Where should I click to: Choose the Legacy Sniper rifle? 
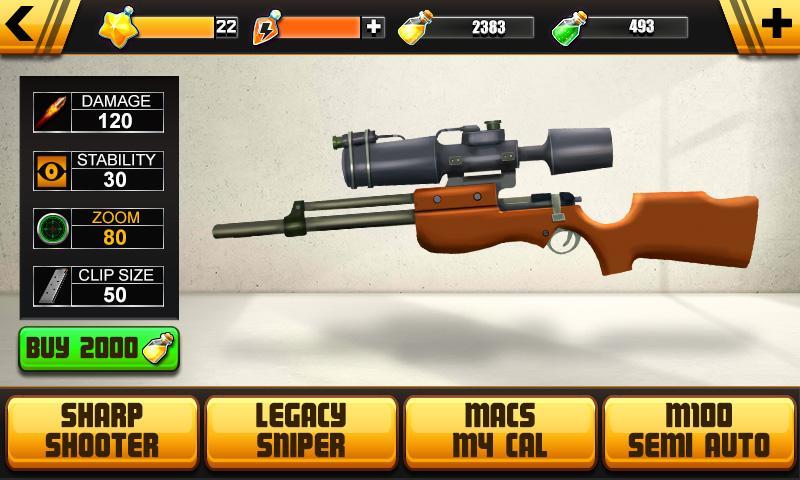click(x=300, y=430)
